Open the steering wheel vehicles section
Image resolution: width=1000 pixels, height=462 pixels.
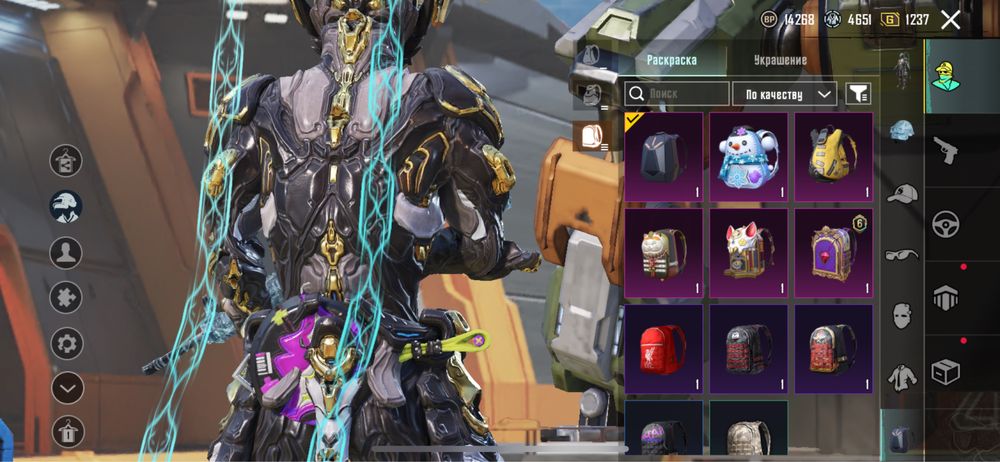point(945,224)
